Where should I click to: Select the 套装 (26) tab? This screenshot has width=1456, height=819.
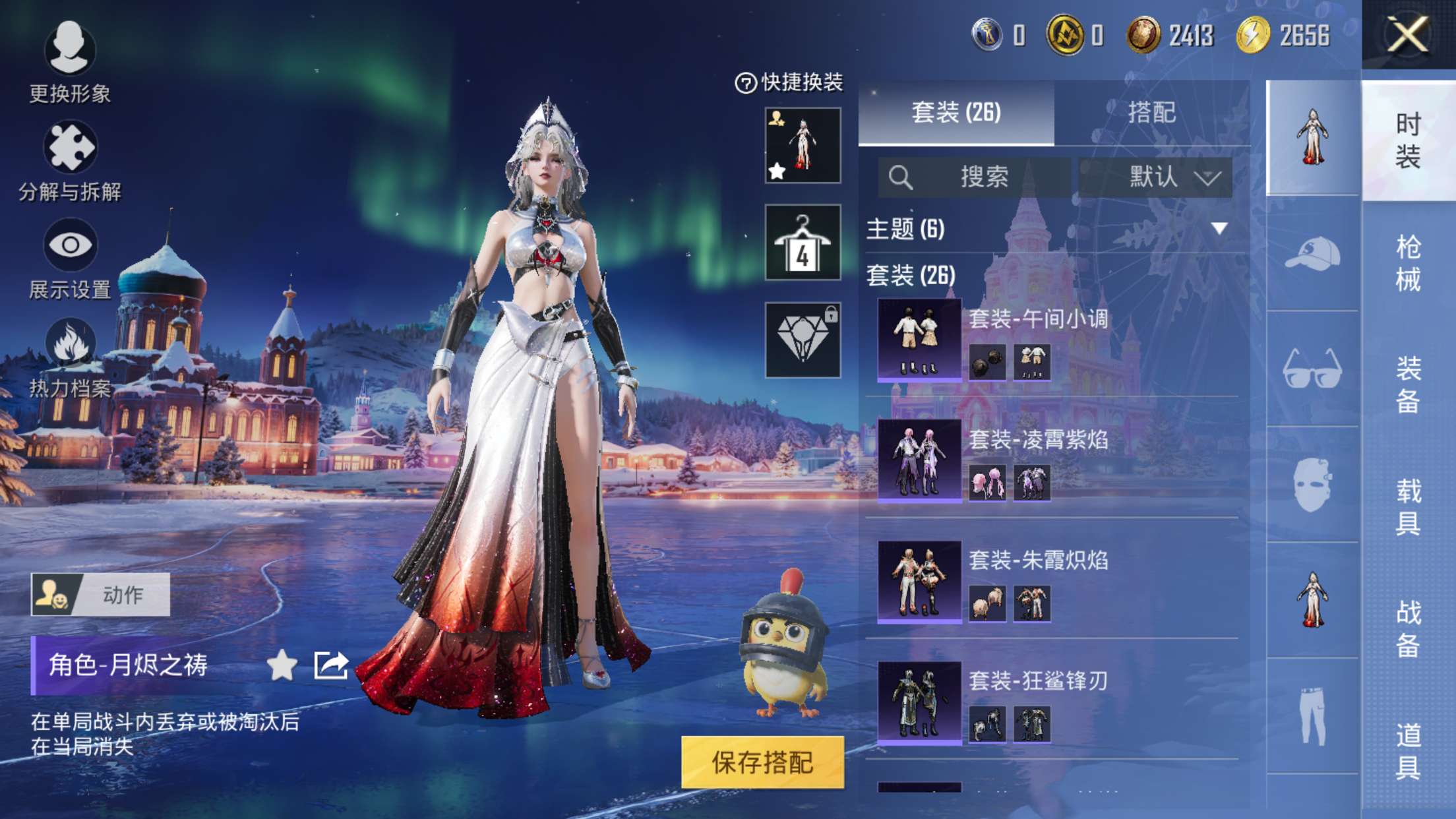point(956,112)
